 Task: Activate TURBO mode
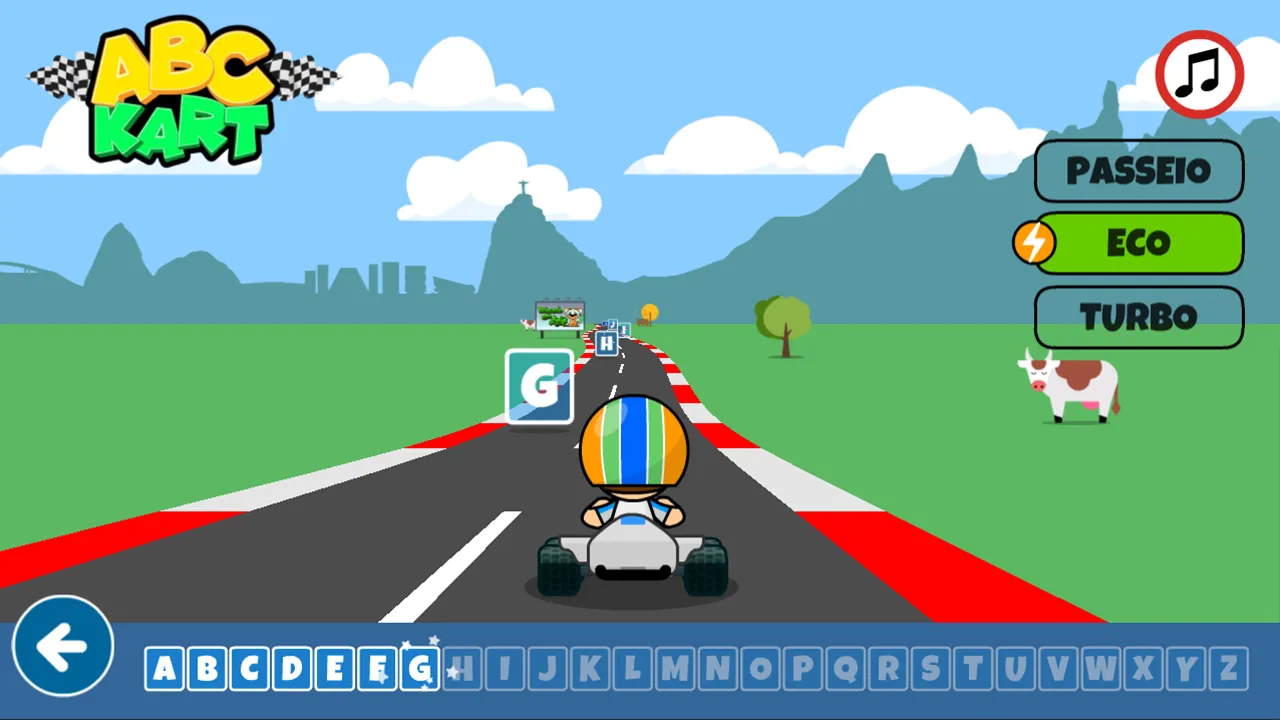(x=1139, y=317)
